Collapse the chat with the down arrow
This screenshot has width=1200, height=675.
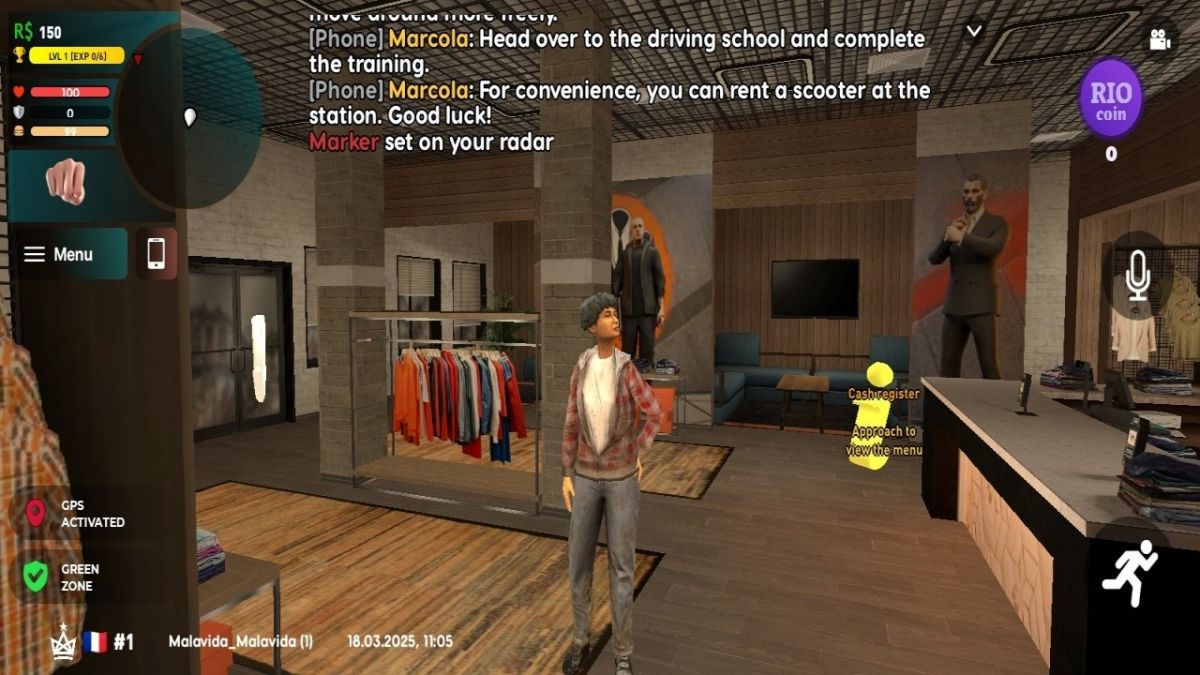974,31
